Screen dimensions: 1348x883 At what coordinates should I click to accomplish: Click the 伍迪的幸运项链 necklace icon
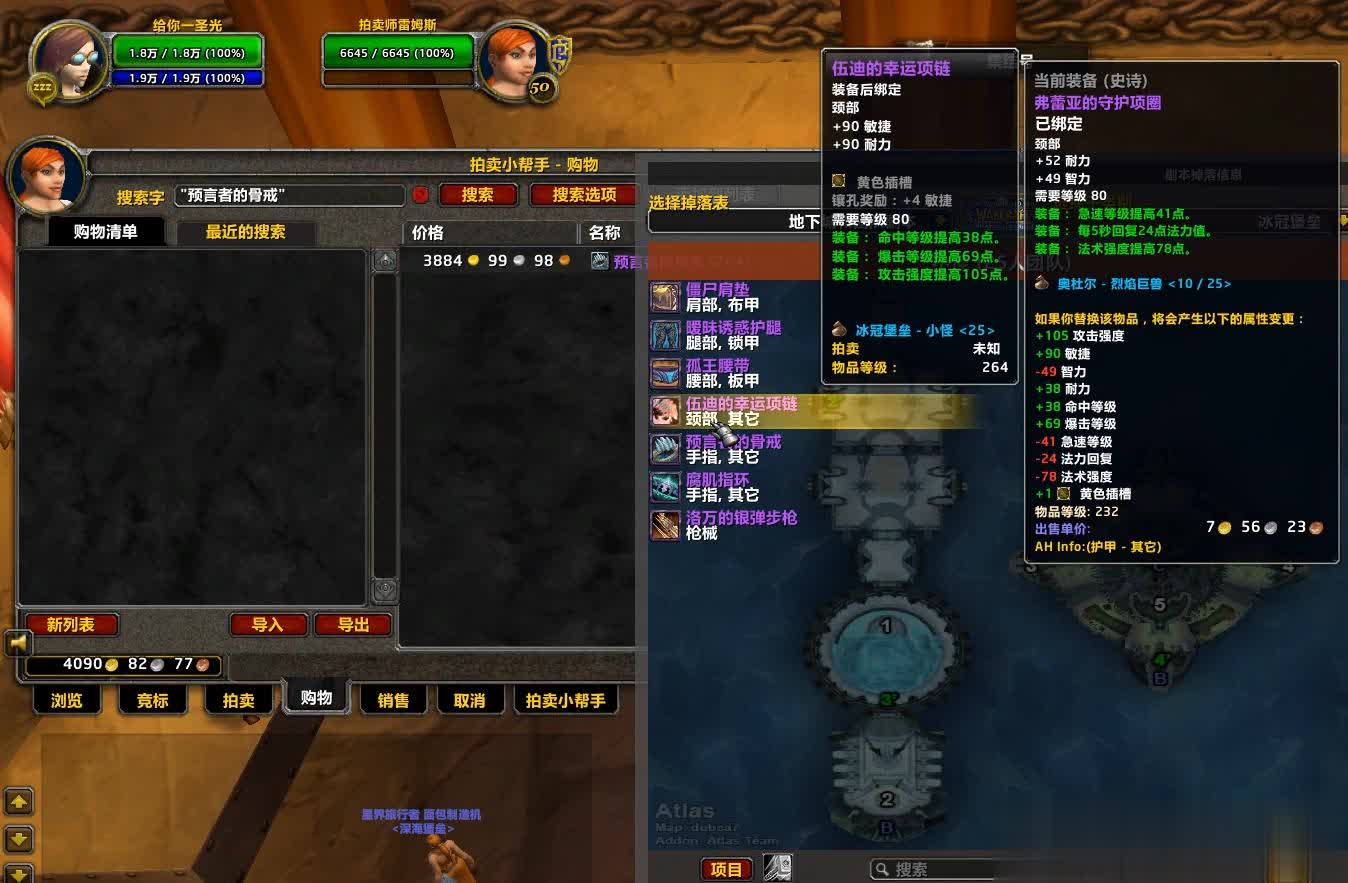(665, 411)
